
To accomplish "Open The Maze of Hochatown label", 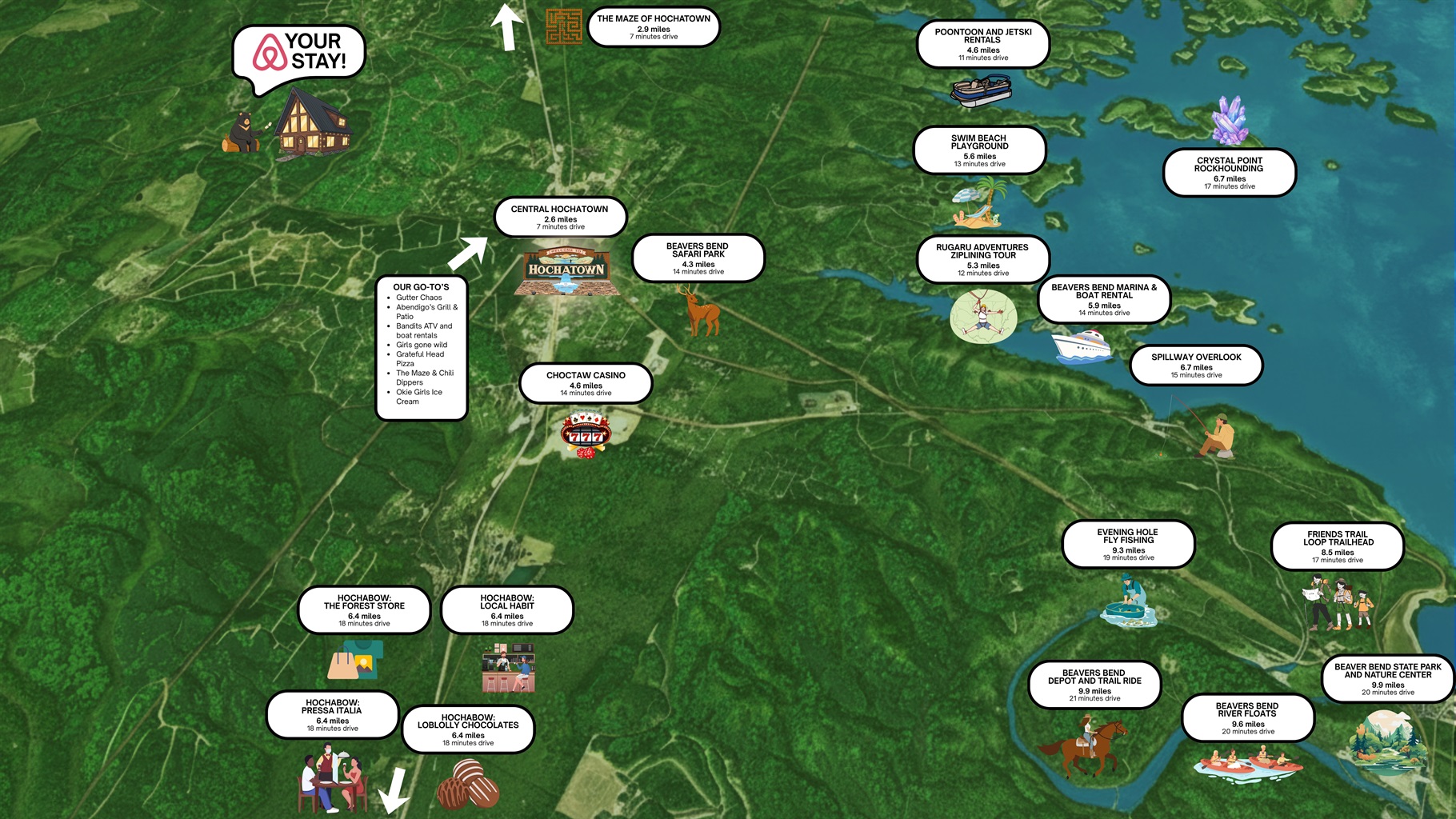I will [x=654, y=26].
